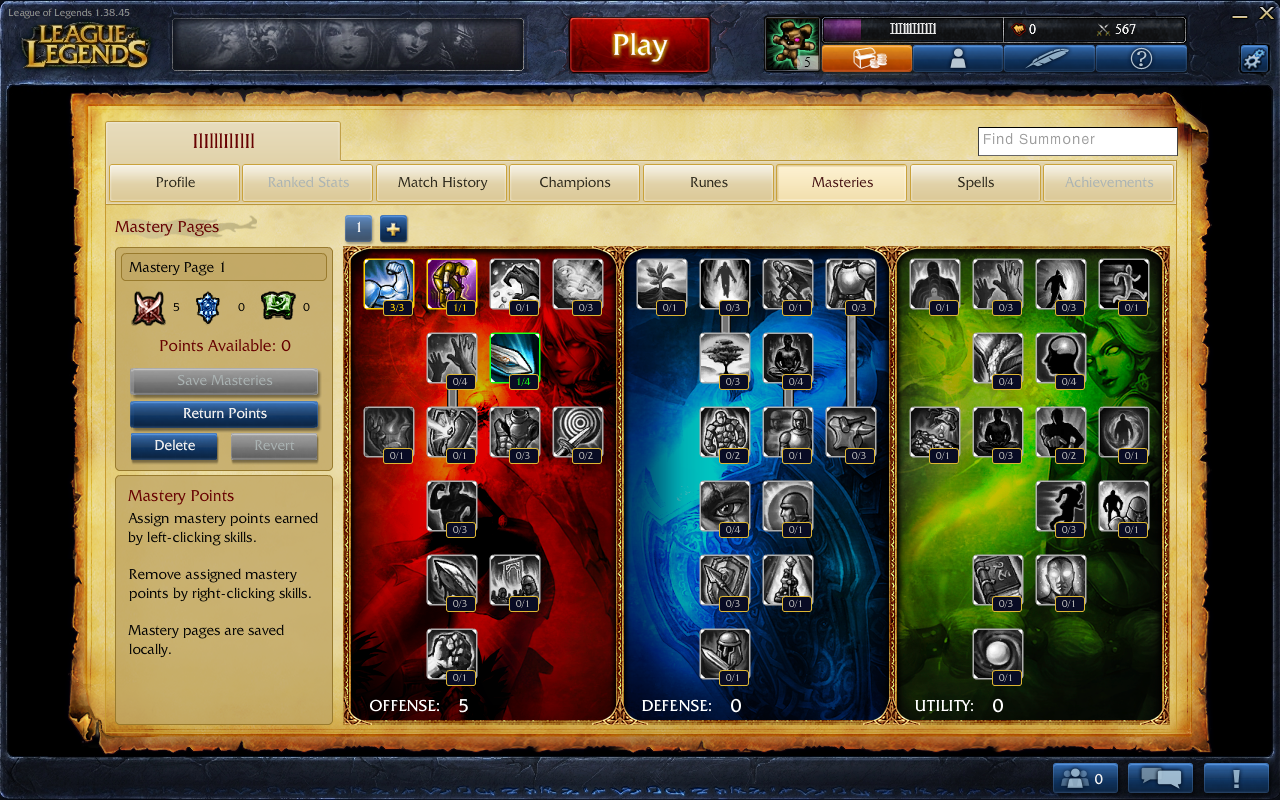Select the bullseye-and-dagger mastery in the Offense tree
Image resolution: width=1280 pixels, height=800 pixels.
coord(578,431)
